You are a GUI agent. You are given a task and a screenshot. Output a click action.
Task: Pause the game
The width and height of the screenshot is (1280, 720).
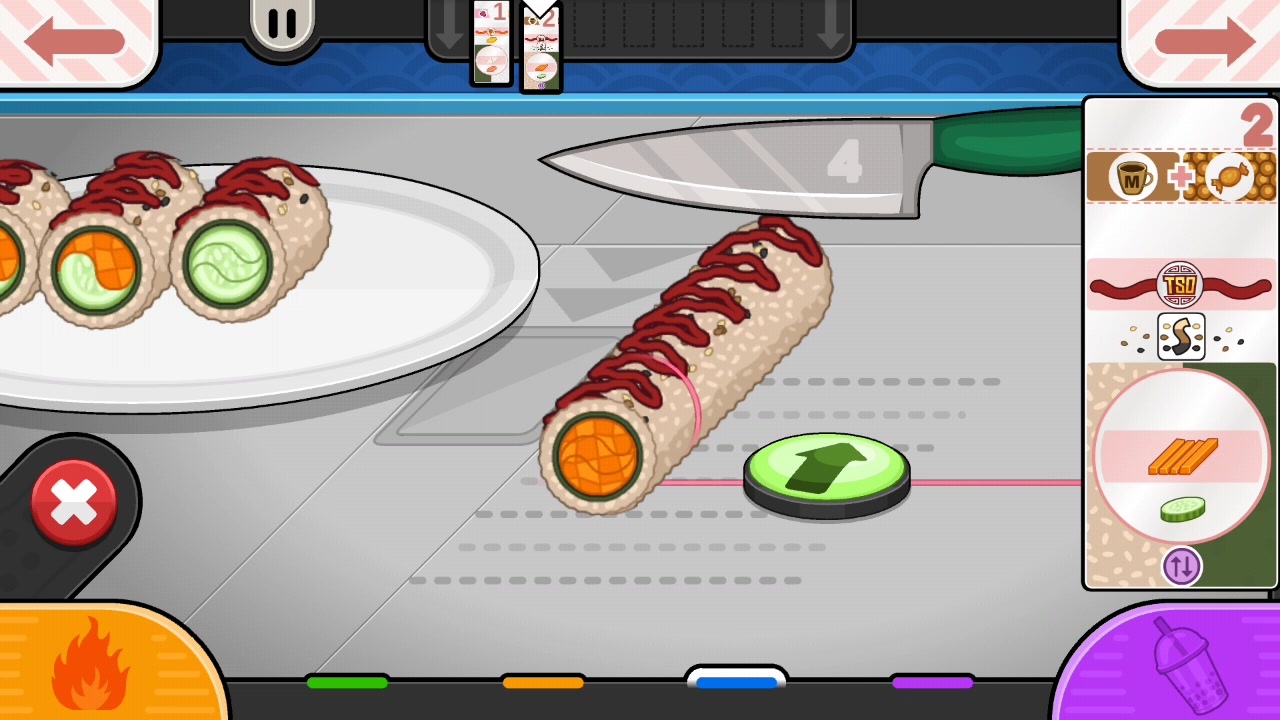tap(282, 26)
